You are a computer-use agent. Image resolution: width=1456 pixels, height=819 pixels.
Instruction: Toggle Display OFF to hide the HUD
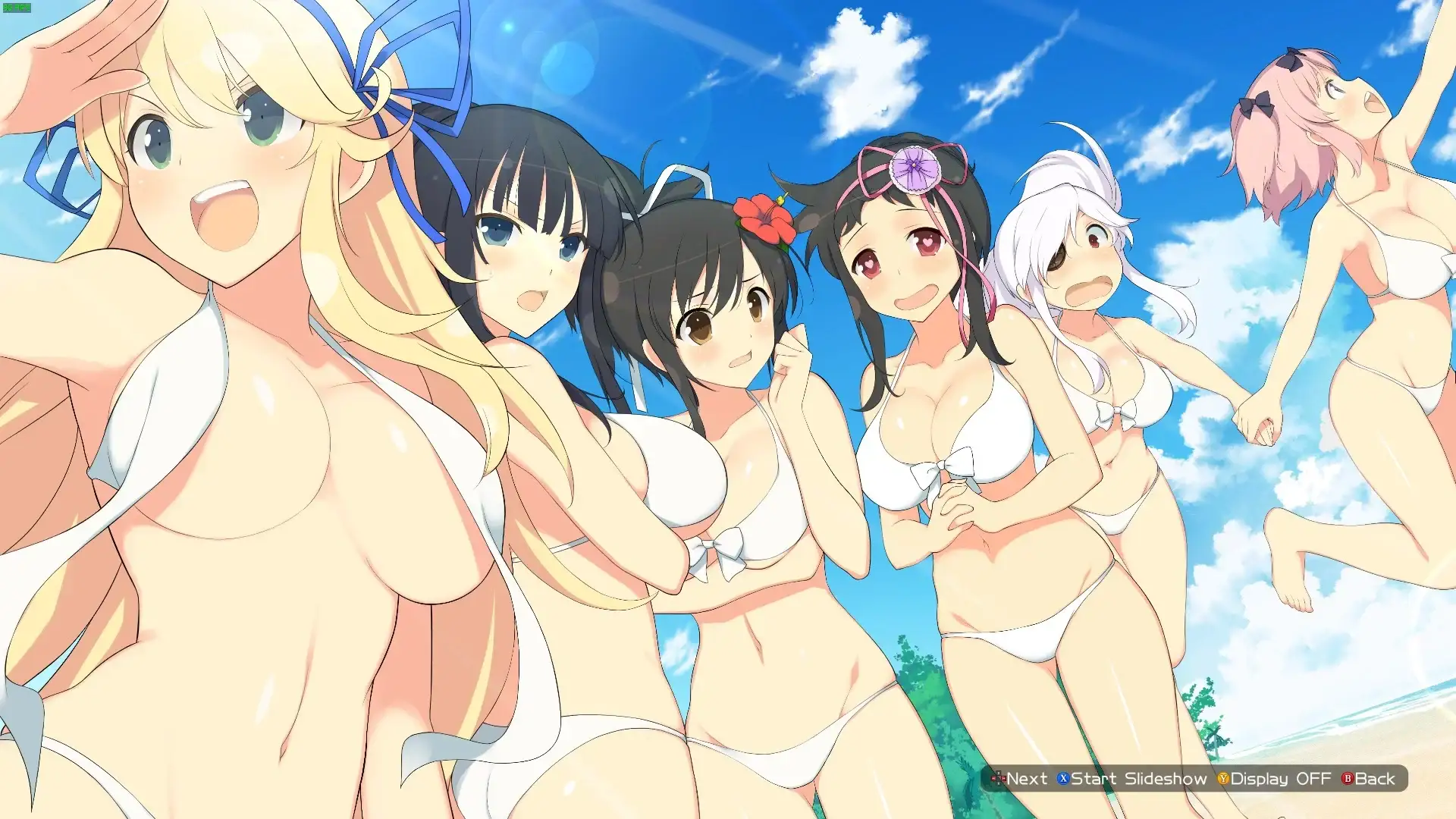(x=1282, y=778)
